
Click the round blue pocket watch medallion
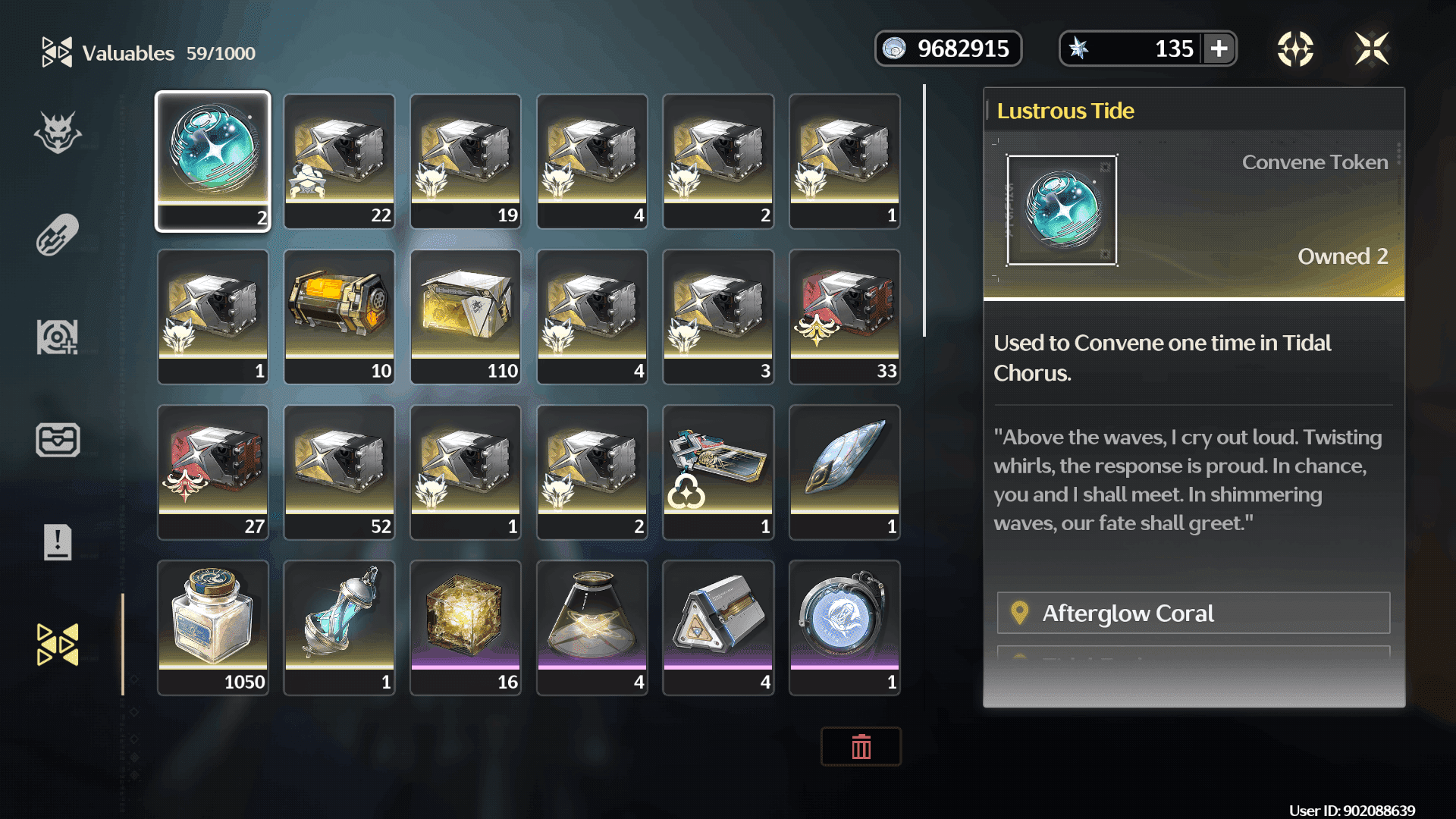(x=845, y=627)
